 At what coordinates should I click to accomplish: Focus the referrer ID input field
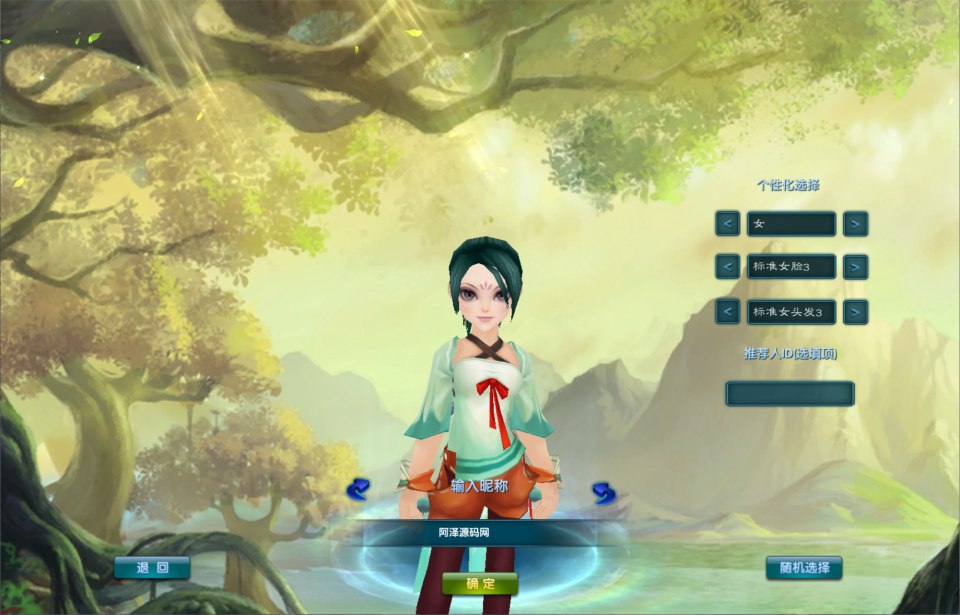coord(790,393)
